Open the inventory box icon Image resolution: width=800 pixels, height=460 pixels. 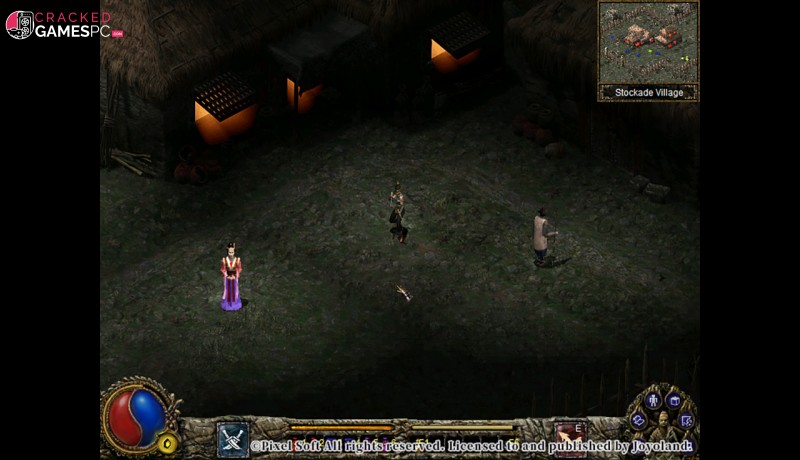(675, 401)
